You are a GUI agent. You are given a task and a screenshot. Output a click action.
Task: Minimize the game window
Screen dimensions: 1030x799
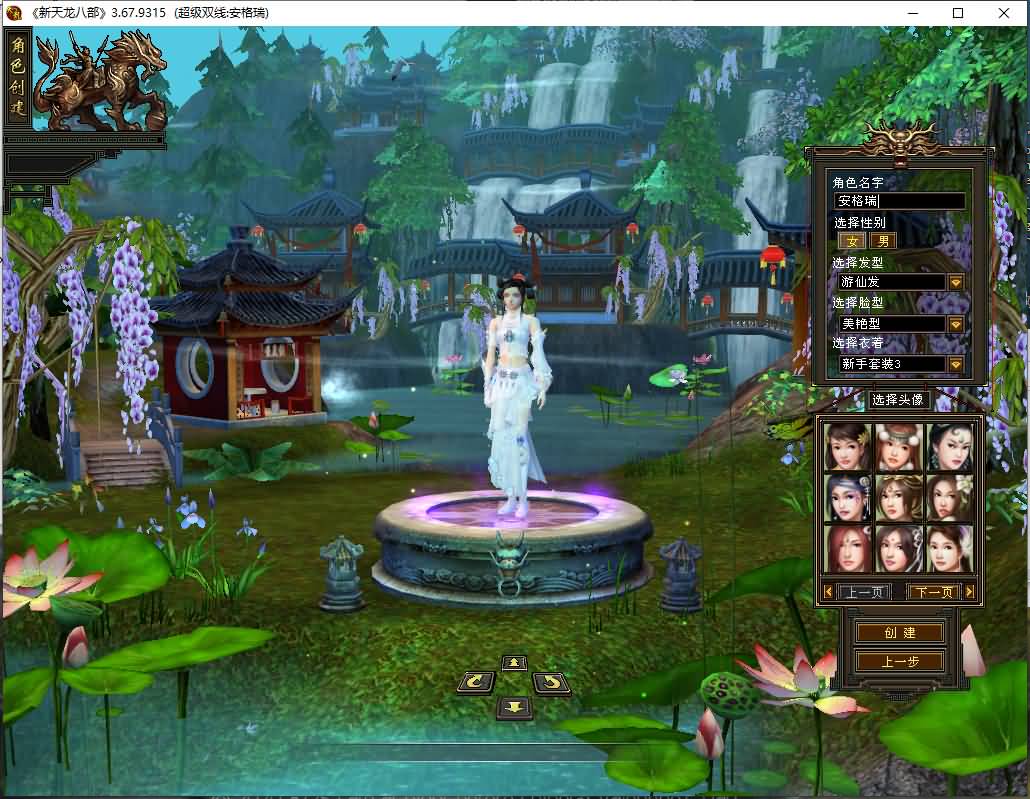coord(913,13)
